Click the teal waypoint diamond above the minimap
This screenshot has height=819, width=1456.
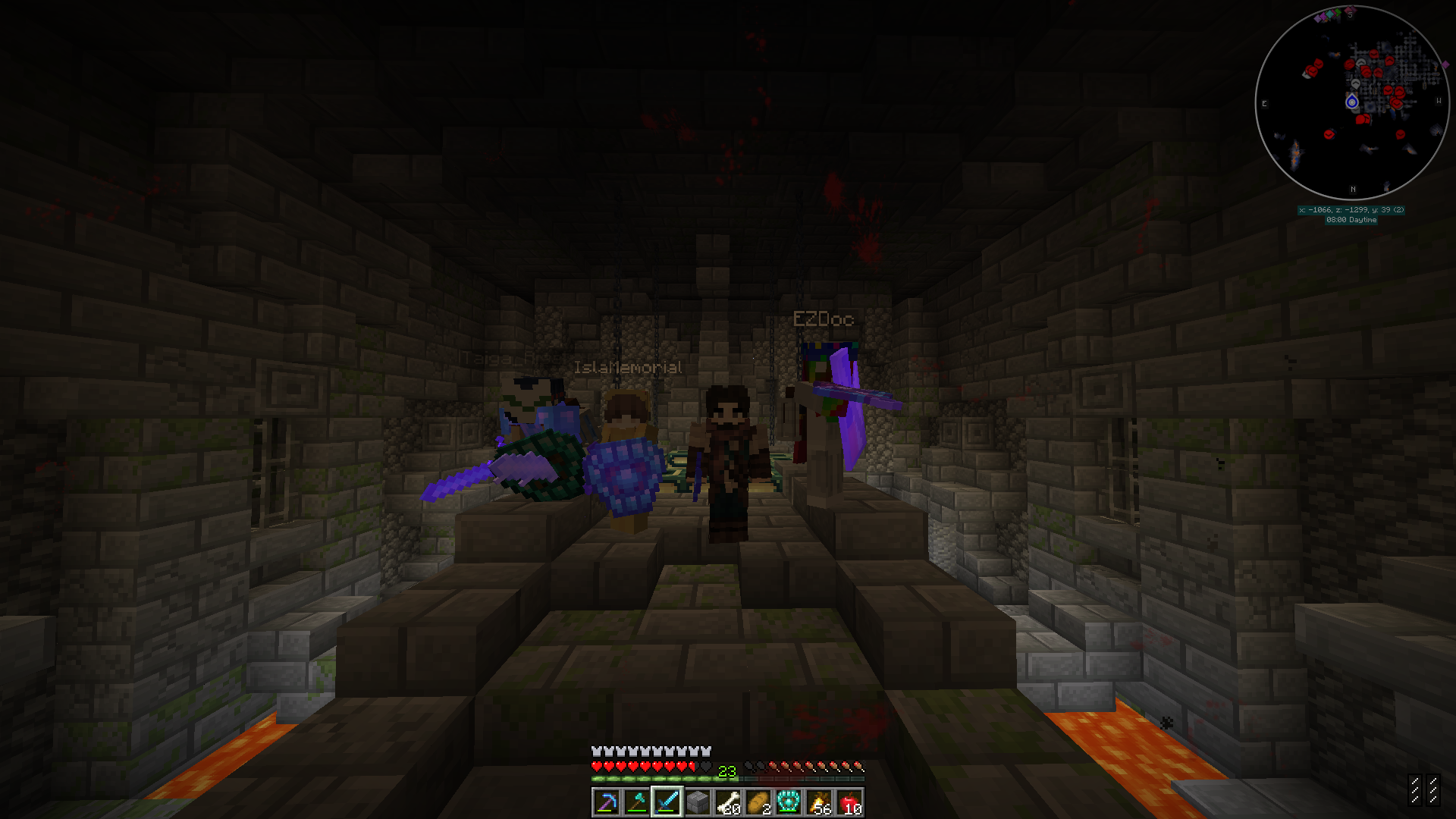click(x=1329, y=14)
